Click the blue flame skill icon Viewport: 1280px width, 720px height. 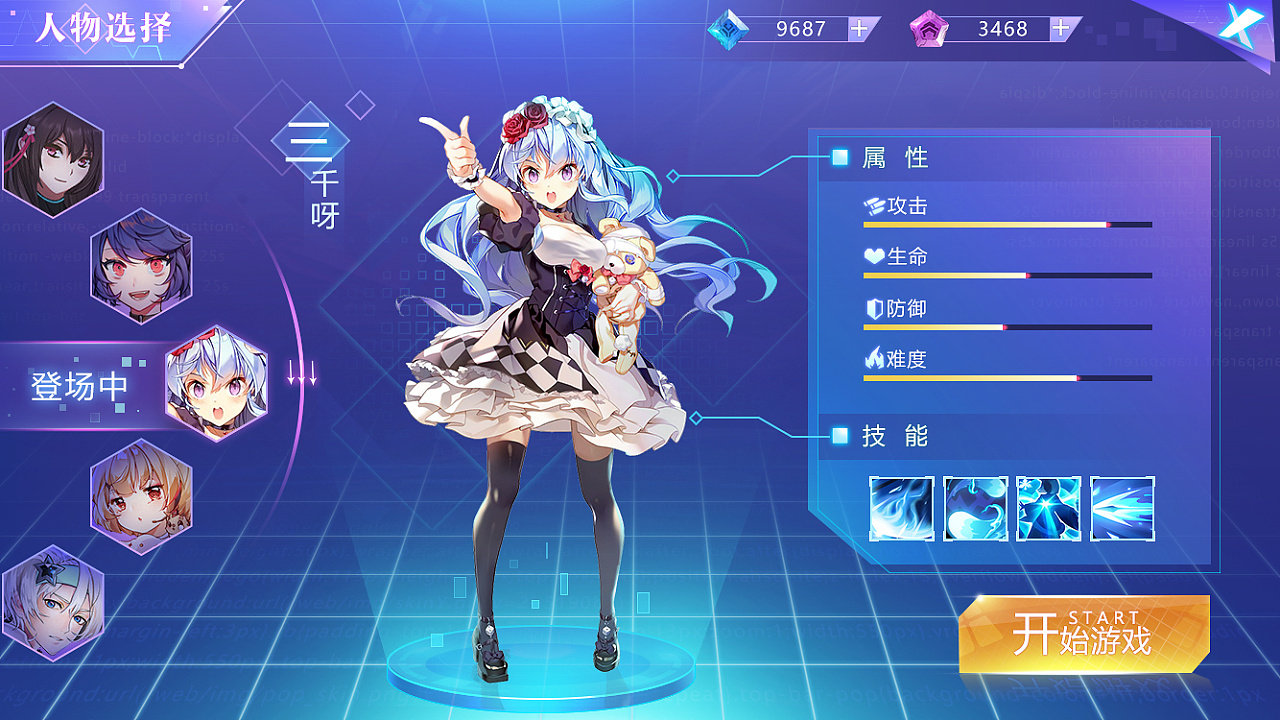901,509
